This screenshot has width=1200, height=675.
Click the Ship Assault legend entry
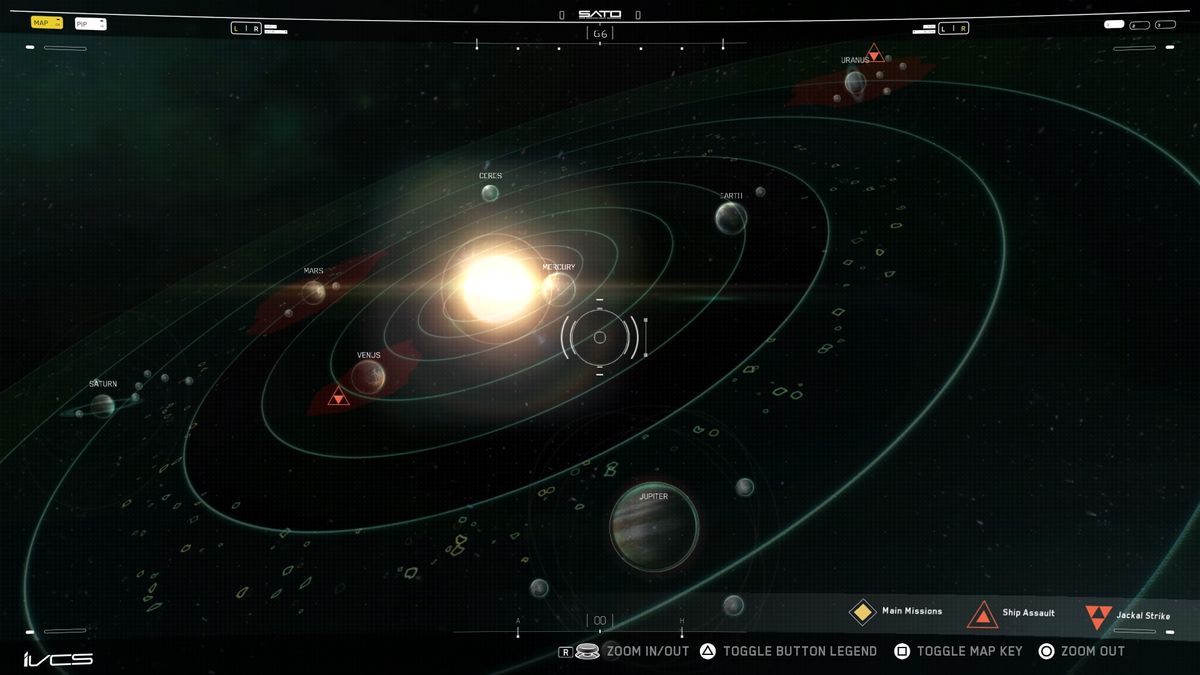coord(1012,613)
